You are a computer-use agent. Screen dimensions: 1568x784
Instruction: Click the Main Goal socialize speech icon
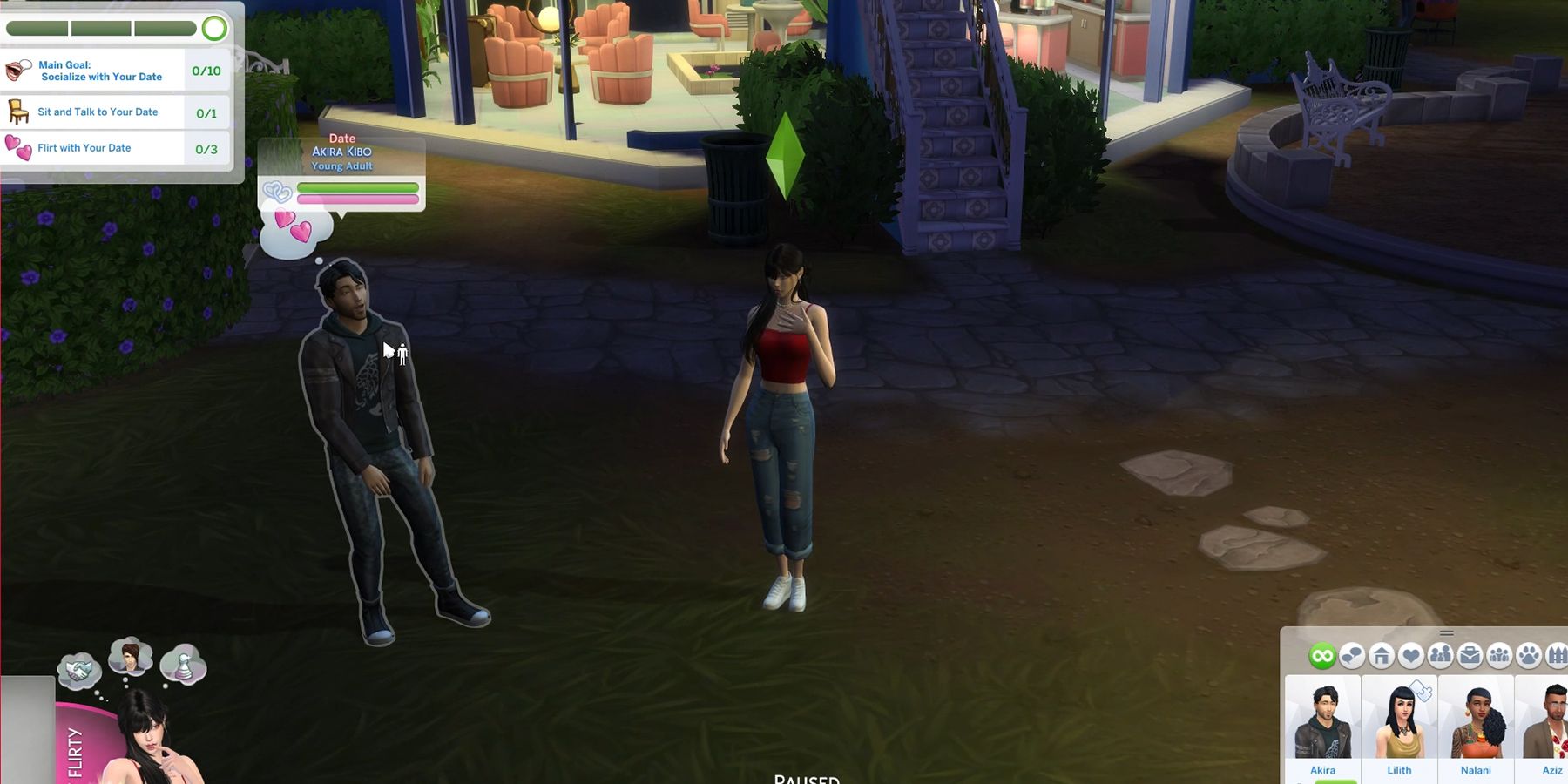click(17, 71)
